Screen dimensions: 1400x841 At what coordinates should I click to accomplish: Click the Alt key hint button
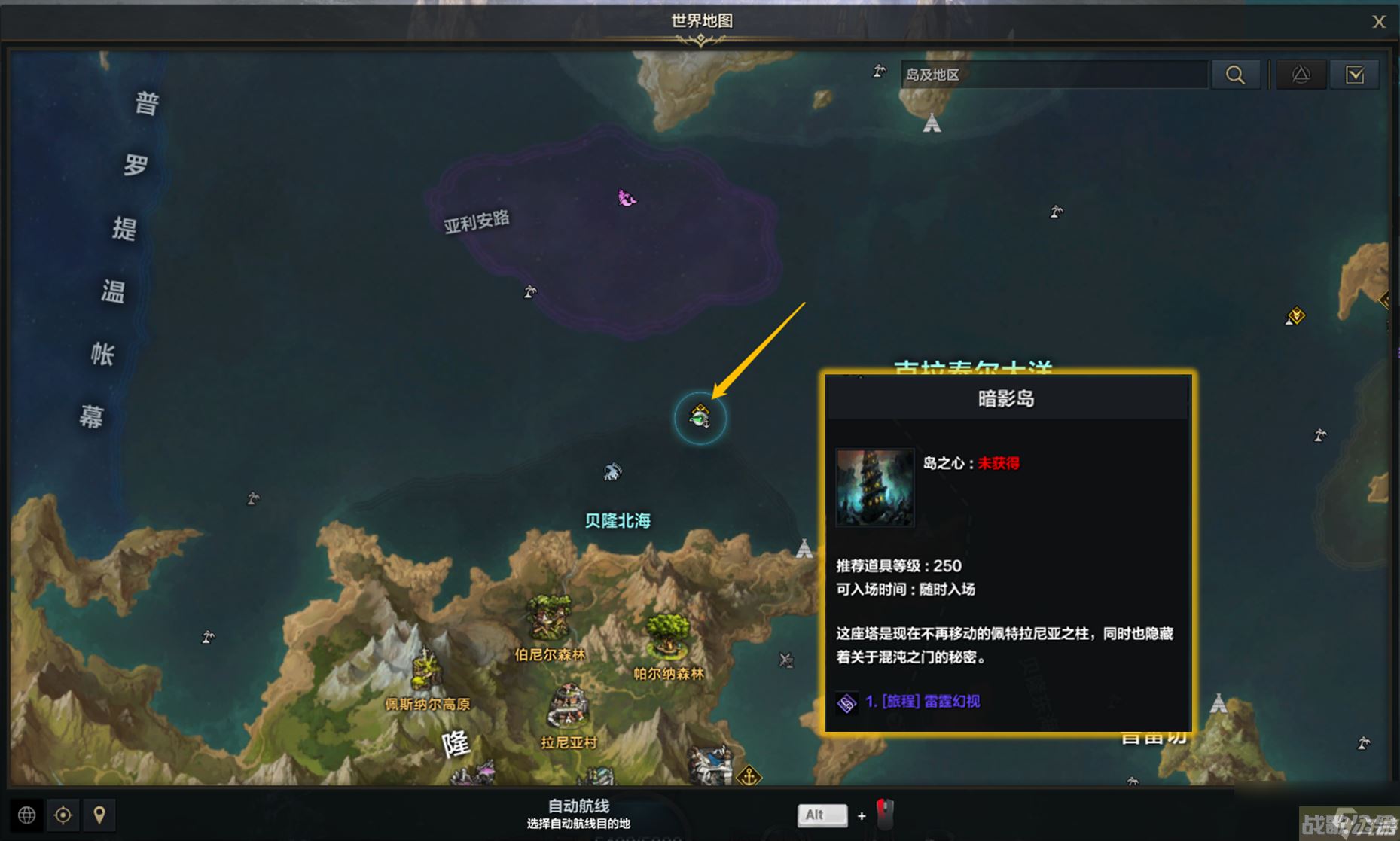pyautogui.click(x=822, y=815)
